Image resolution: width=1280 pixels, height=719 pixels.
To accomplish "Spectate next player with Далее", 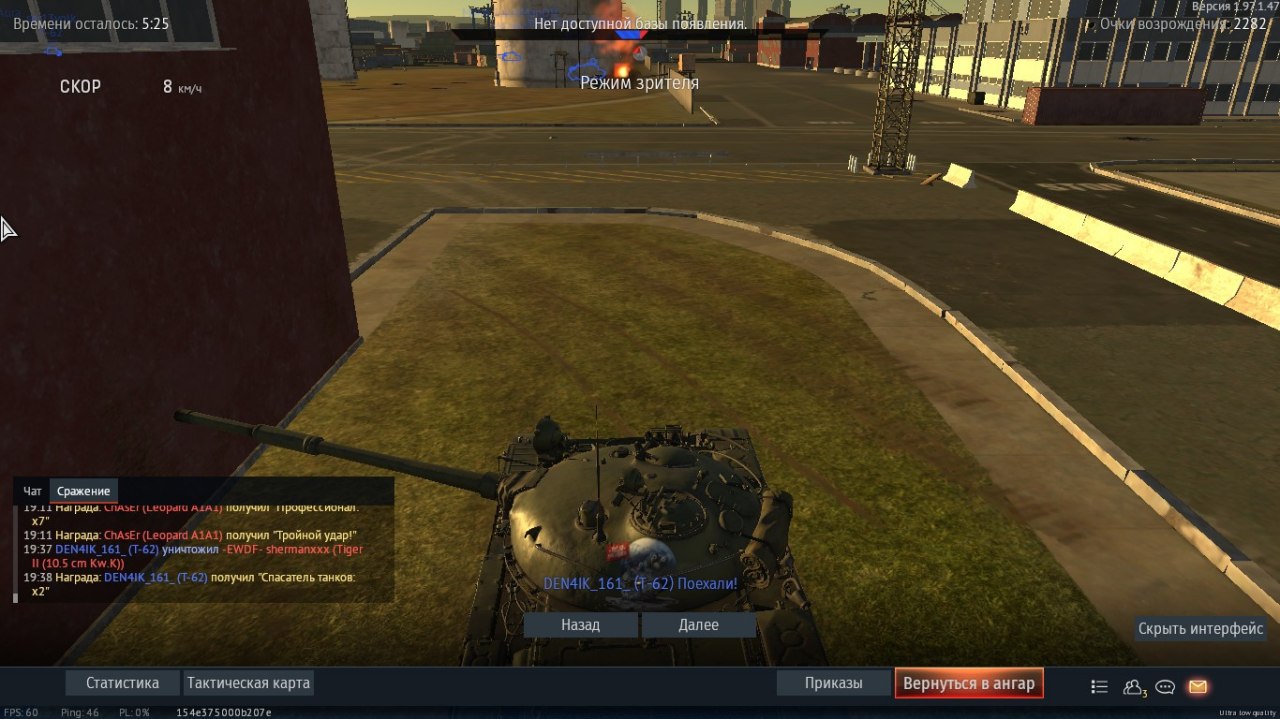I will click(x=698, y=625).
